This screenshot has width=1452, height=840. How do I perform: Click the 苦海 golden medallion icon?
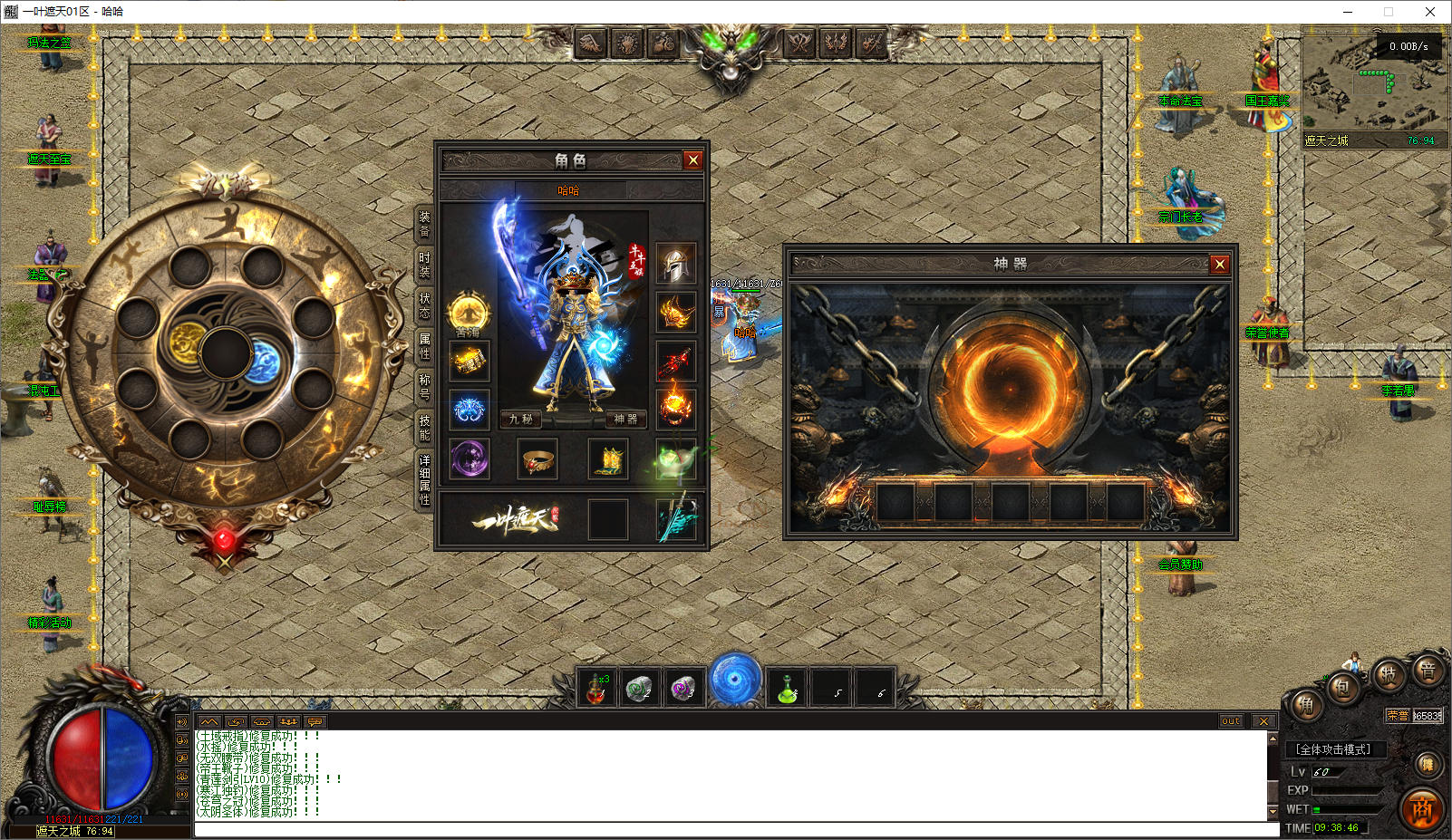[x=469, y=313]
